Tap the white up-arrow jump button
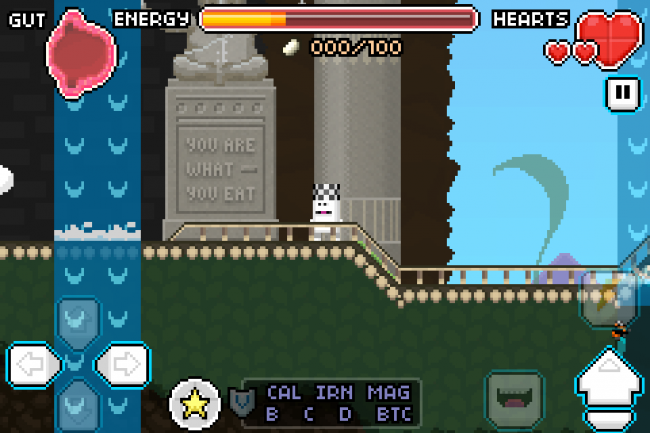 tap(610, 387)
